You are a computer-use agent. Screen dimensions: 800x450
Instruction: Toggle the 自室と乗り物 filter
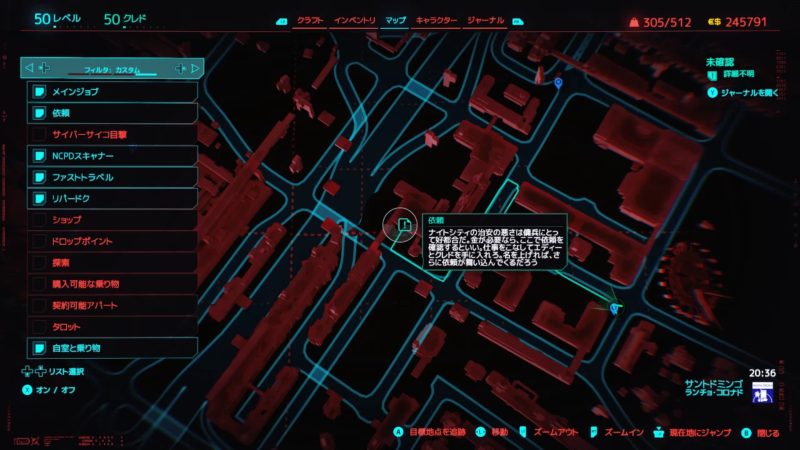pyautogui.click(x=112, y=348)
